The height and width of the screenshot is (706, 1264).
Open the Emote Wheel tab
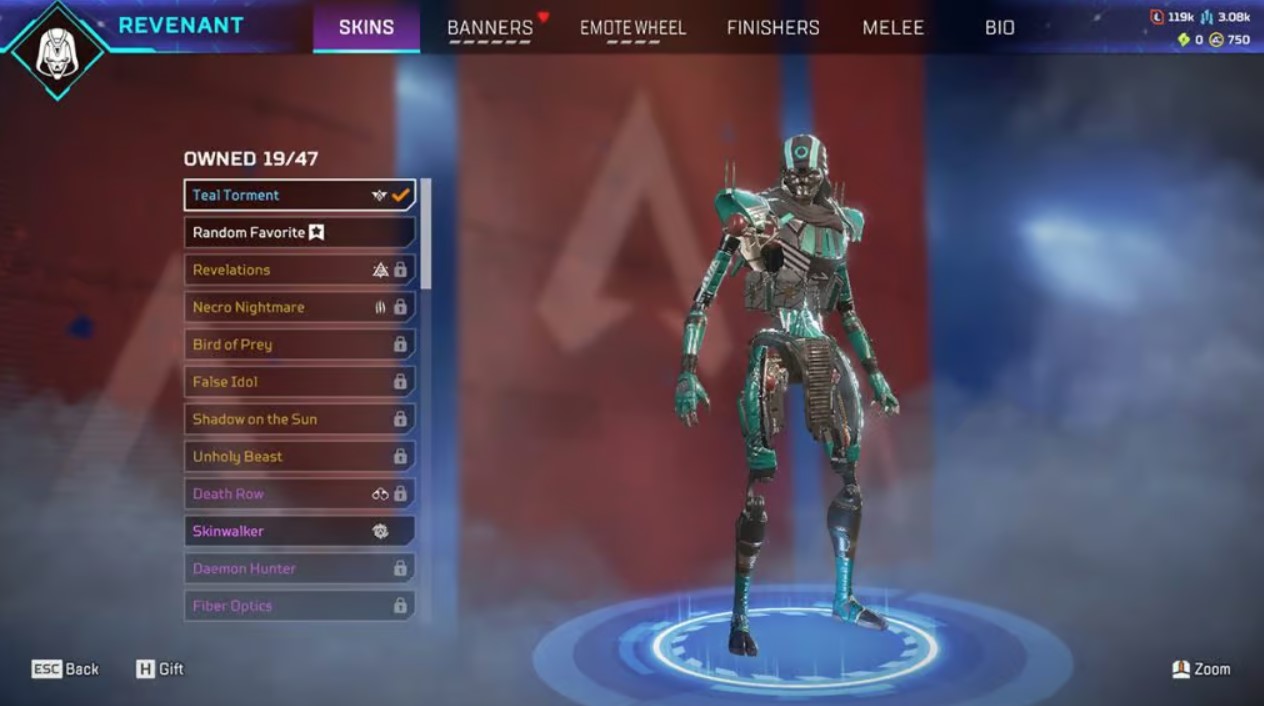(633, 28)
